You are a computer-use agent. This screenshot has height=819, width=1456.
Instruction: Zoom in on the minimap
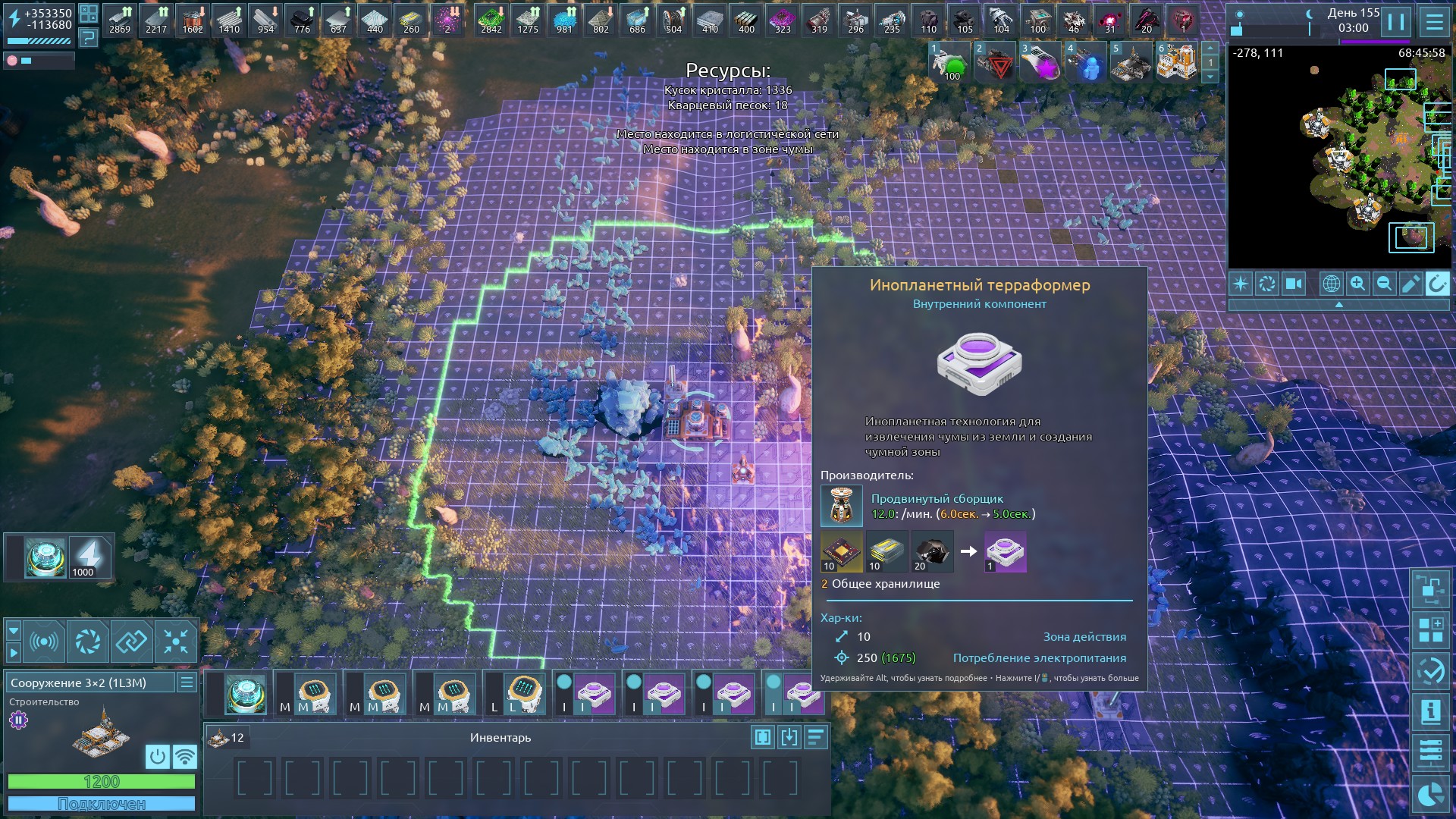click(x=1357, y=284)
